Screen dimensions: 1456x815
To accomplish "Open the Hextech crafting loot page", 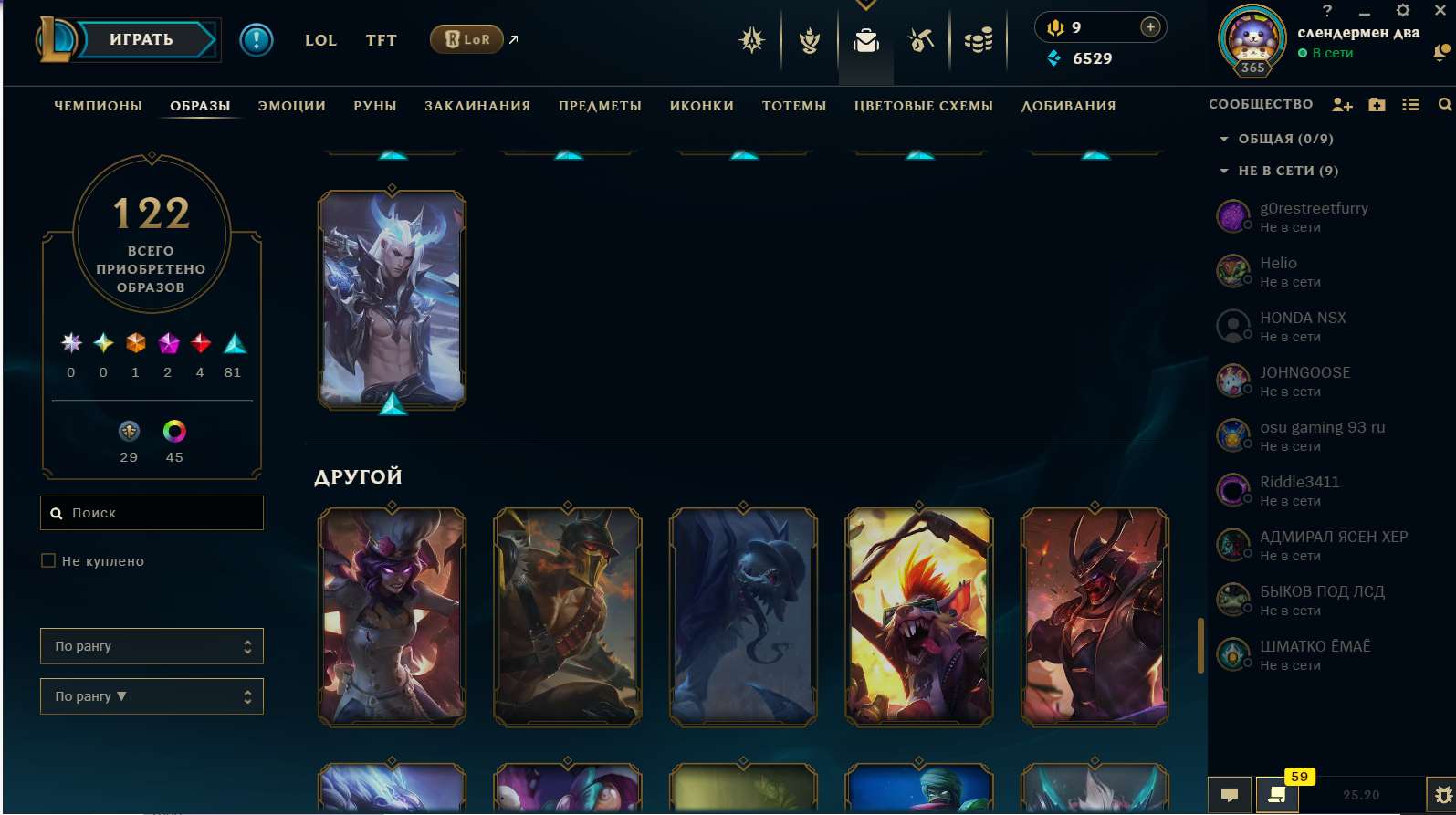I will tap(921, 39).
